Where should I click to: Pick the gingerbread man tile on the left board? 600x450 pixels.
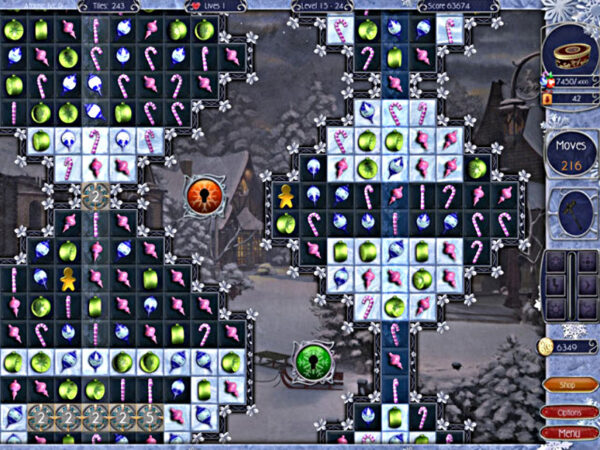(68, 279)
